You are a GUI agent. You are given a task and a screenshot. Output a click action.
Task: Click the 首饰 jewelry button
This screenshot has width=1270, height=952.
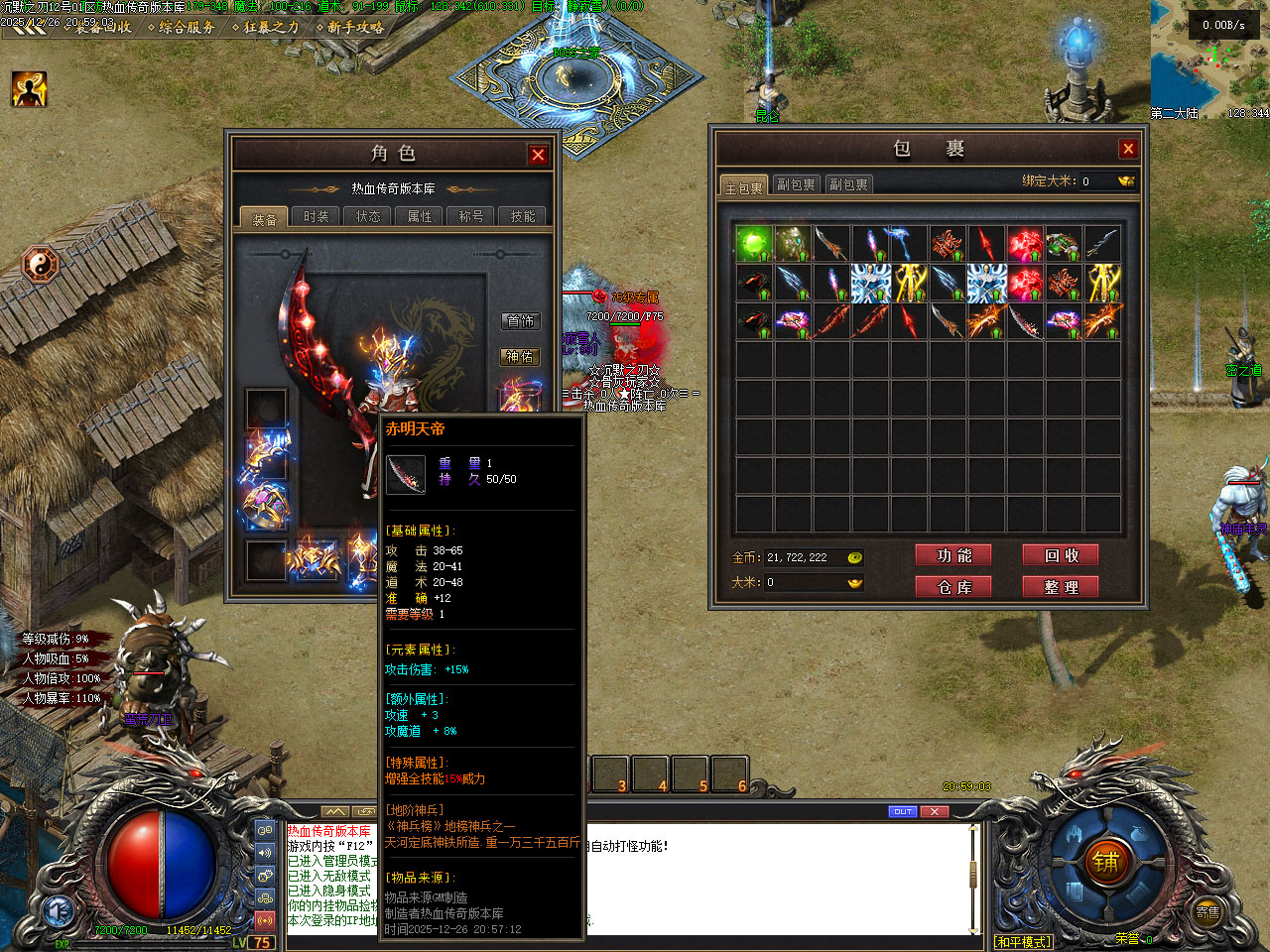click(520, 321)
